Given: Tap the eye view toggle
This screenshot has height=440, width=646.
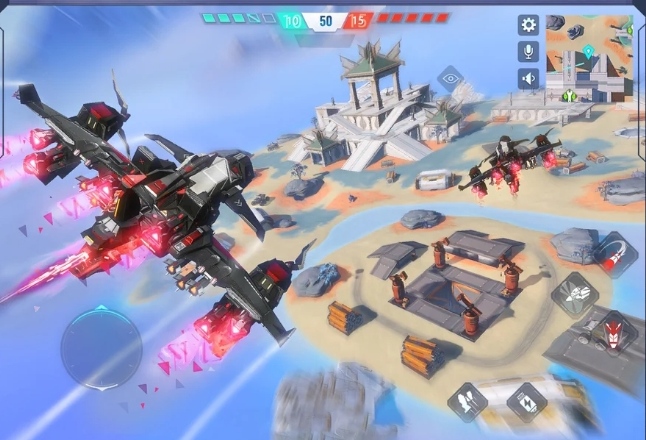Looking at the screenshot, I should 450,78.
